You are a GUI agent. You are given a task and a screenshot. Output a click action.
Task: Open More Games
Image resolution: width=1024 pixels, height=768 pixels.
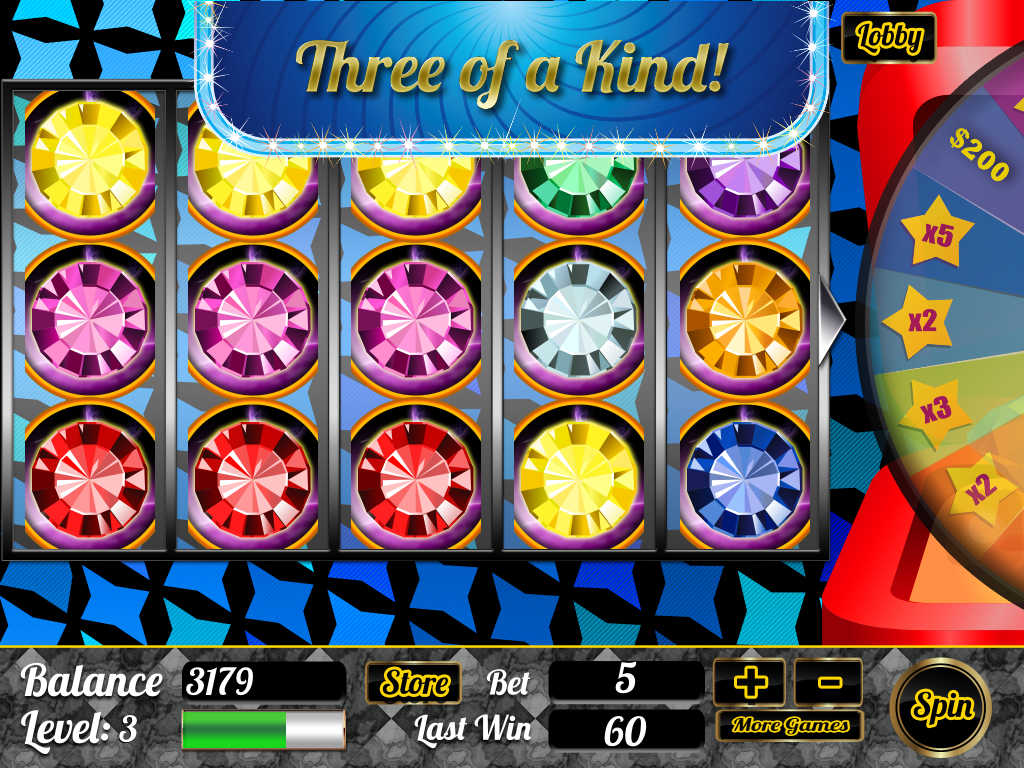(789, 725)
